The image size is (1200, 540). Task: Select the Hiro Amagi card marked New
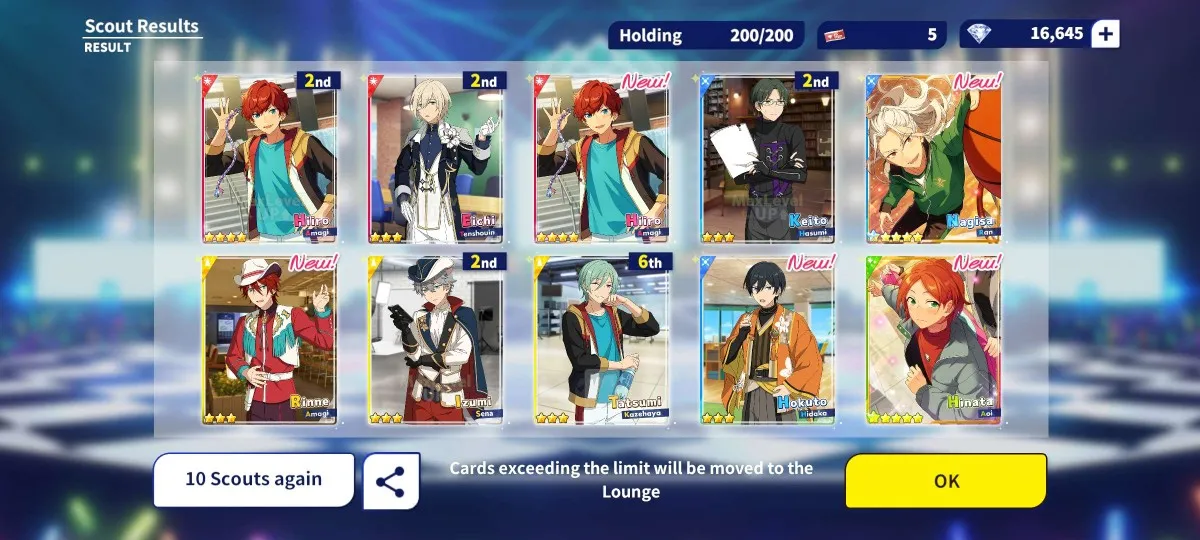602,158
